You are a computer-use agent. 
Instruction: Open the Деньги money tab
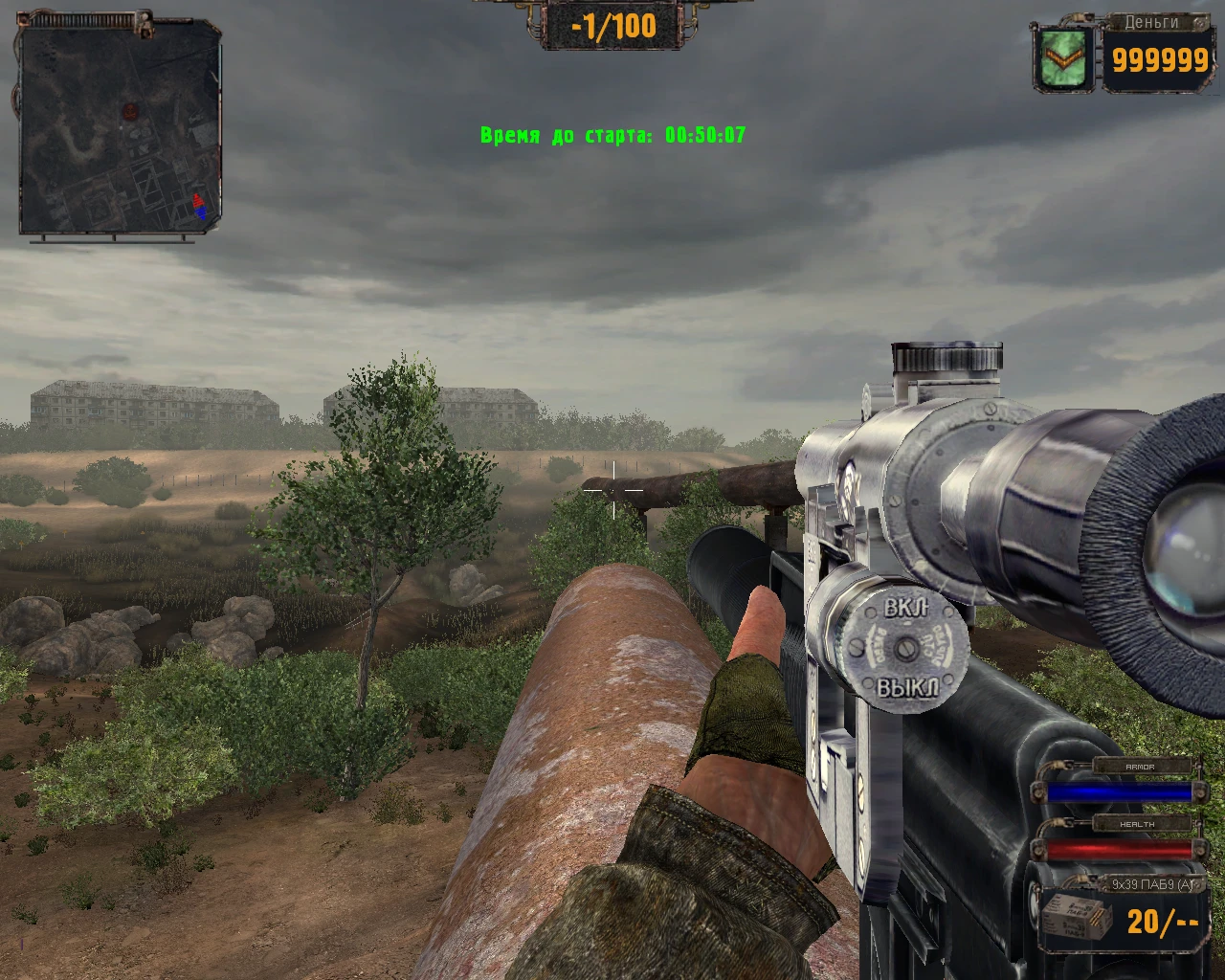click(x=1151, y=23)
